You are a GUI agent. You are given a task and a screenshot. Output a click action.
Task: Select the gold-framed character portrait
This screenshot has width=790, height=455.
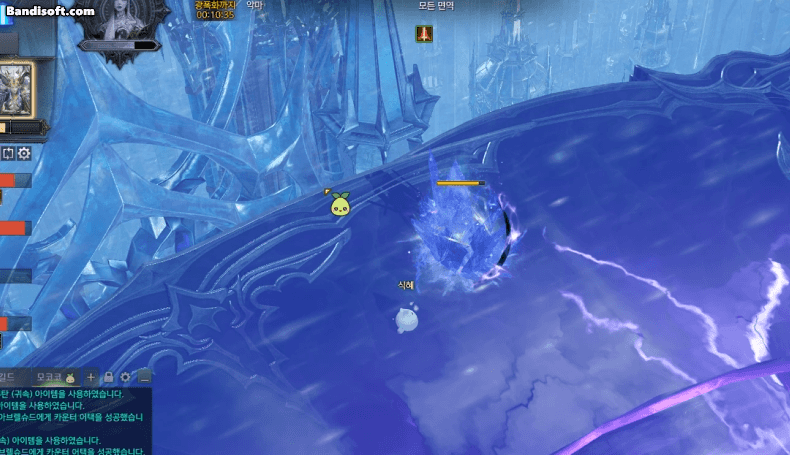coord(16,88)
